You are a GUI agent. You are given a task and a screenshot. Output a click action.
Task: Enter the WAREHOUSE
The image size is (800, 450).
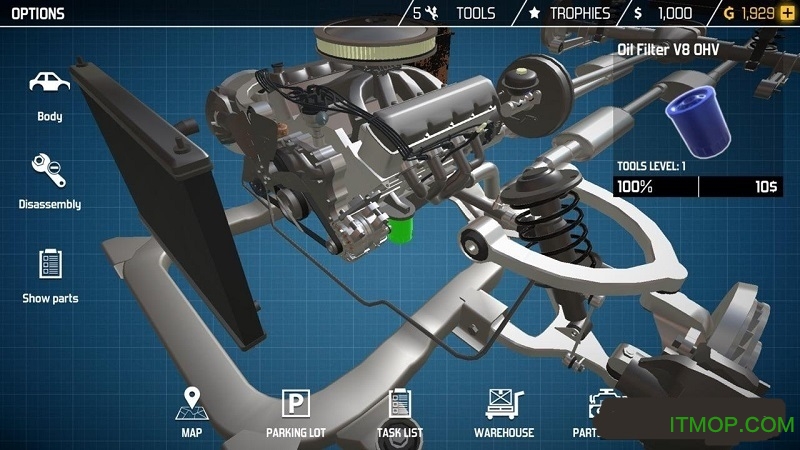(x=504, y=411)
